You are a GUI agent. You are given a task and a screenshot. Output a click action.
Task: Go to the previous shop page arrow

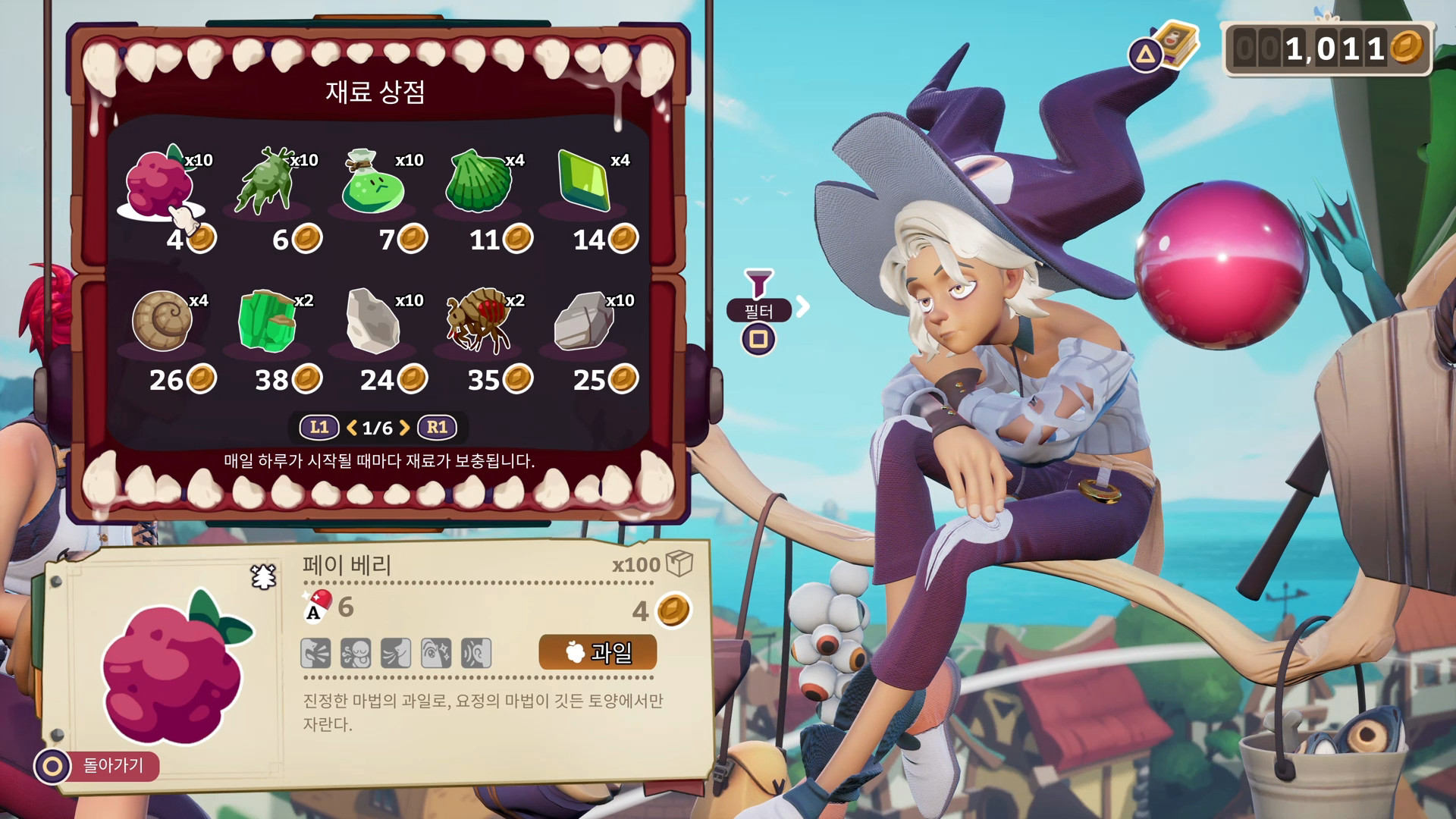pos(352,428)
